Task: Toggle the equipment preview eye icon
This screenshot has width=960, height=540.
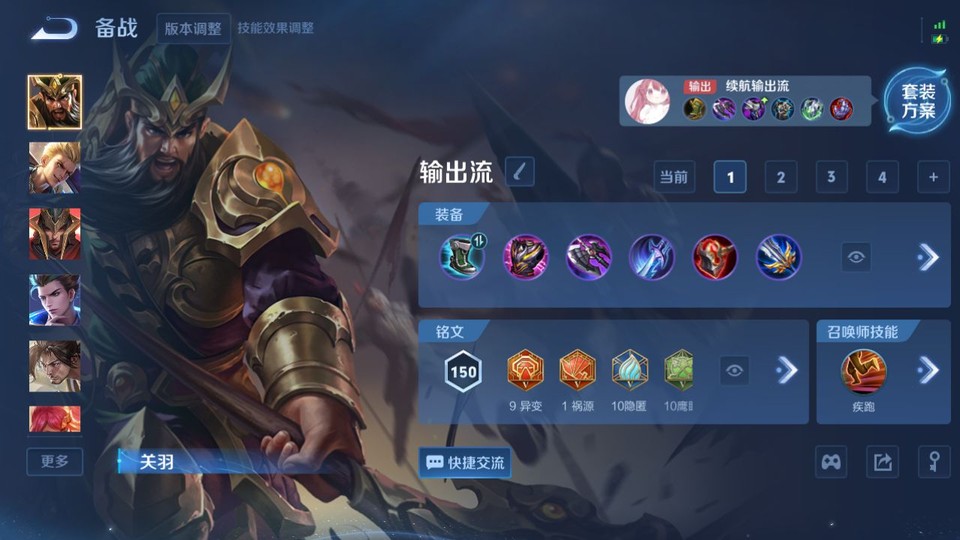Action: (856, 257)
